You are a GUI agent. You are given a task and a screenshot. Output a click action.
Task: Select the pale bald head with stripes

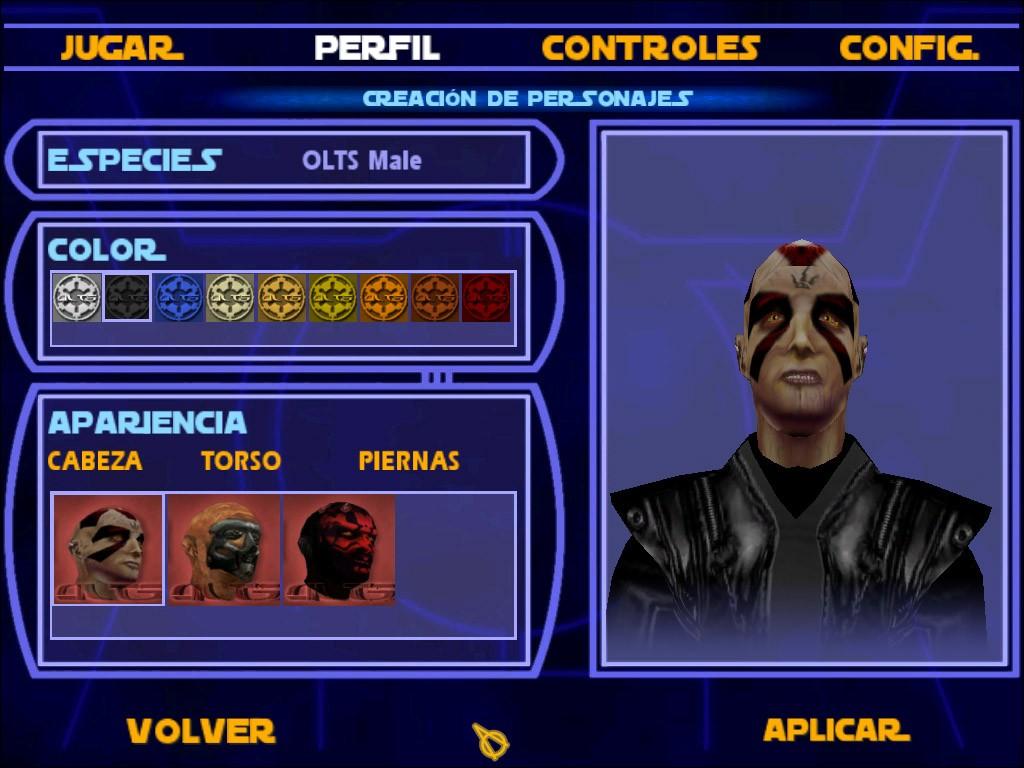click(x=108, y=549)
